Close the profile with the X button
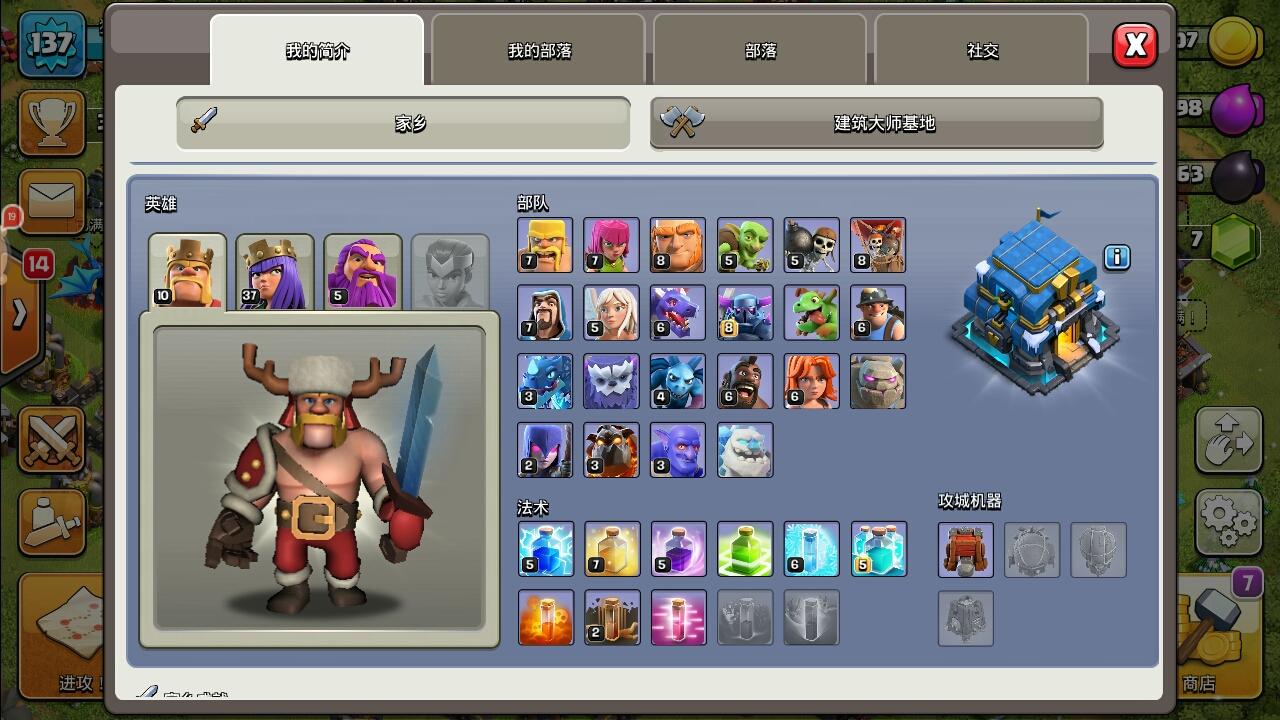1280x720 pixels. pyautogui.click(x=1135, y=45)
